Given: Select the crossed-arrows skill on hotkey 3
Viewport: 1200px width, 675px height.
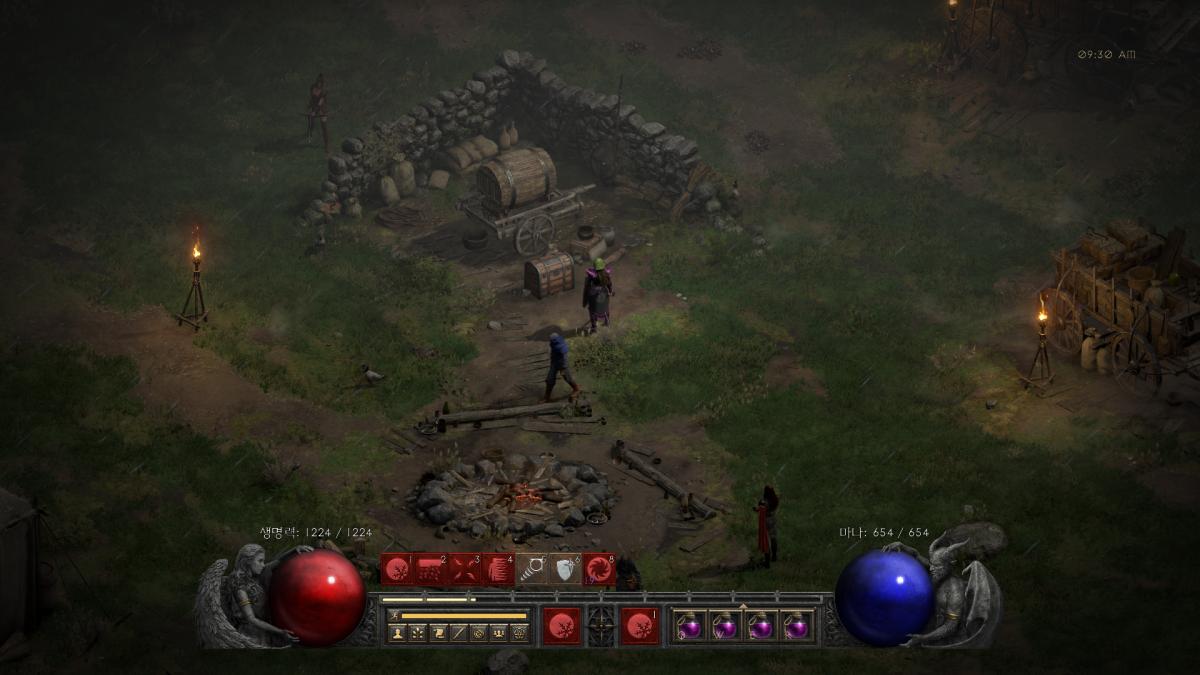Looking at the screenshot, I should point(465,569).
